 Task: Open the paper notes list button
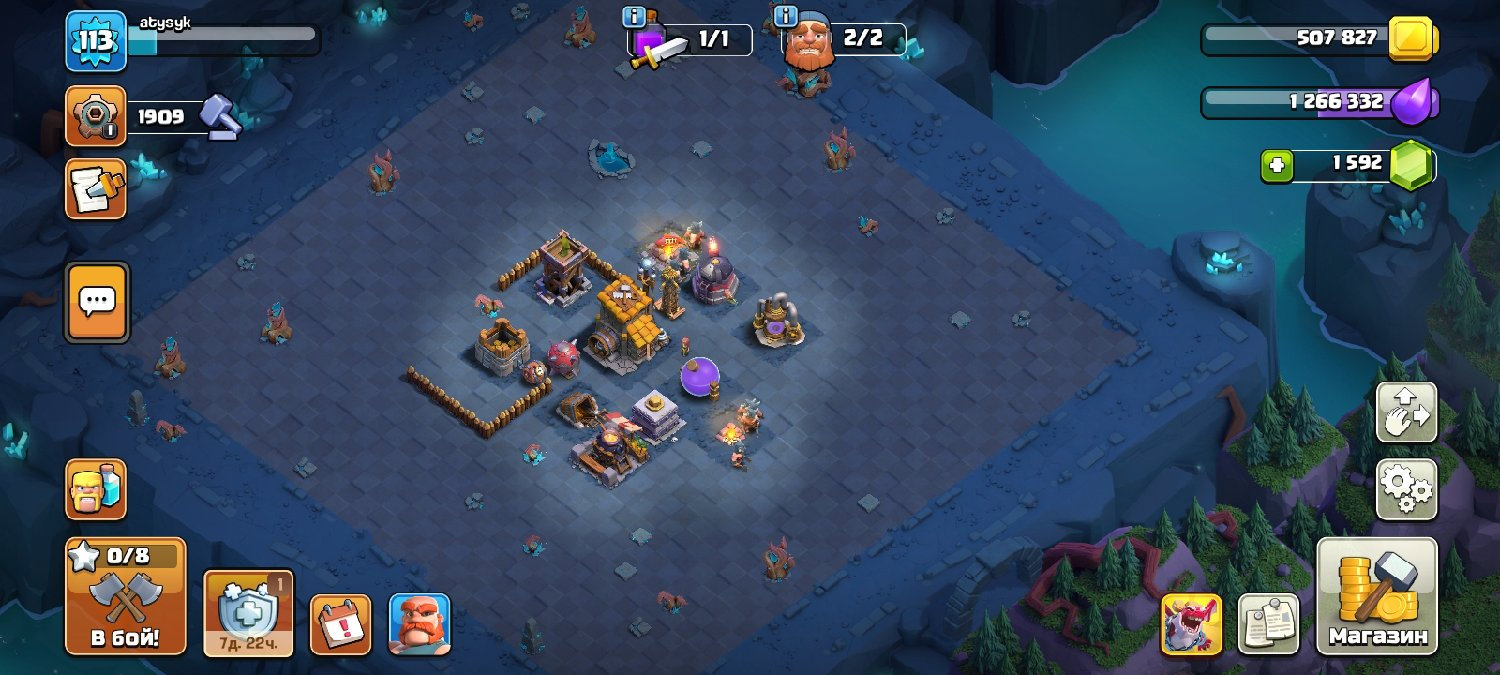pyautogui.click(x=1268, y=624)
